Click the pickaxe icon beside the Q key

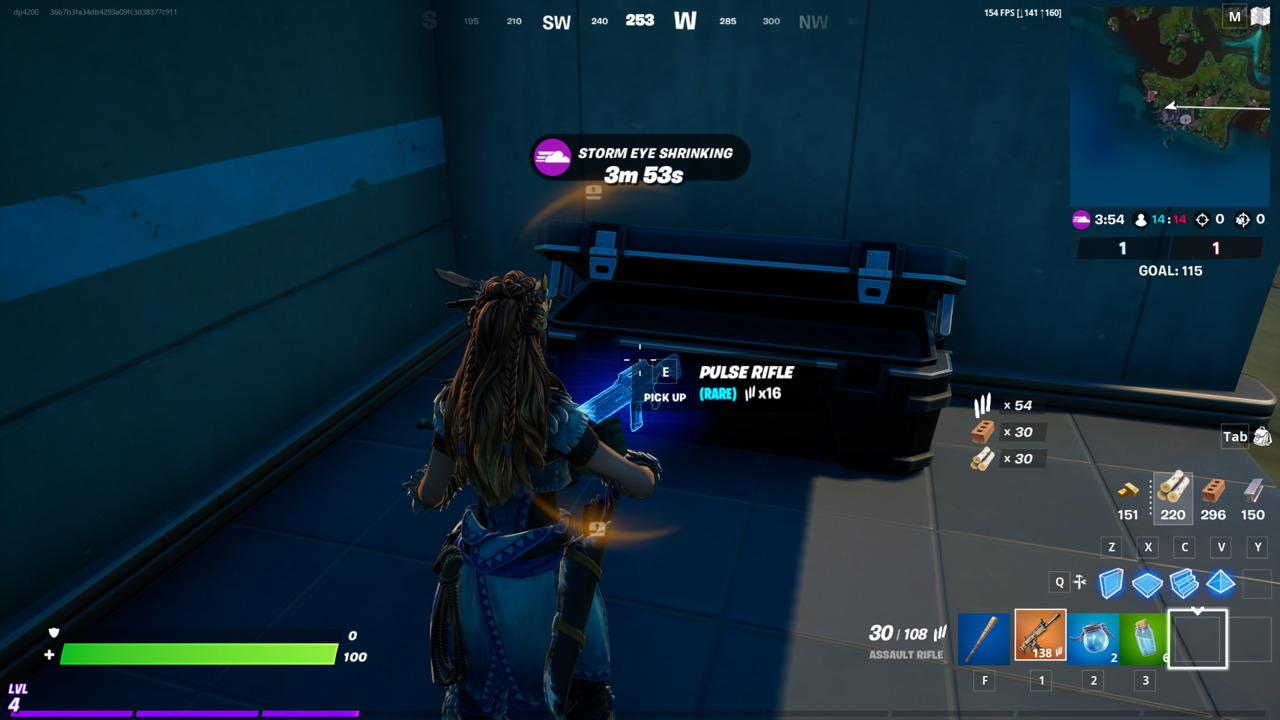[x=1081, y=580]
